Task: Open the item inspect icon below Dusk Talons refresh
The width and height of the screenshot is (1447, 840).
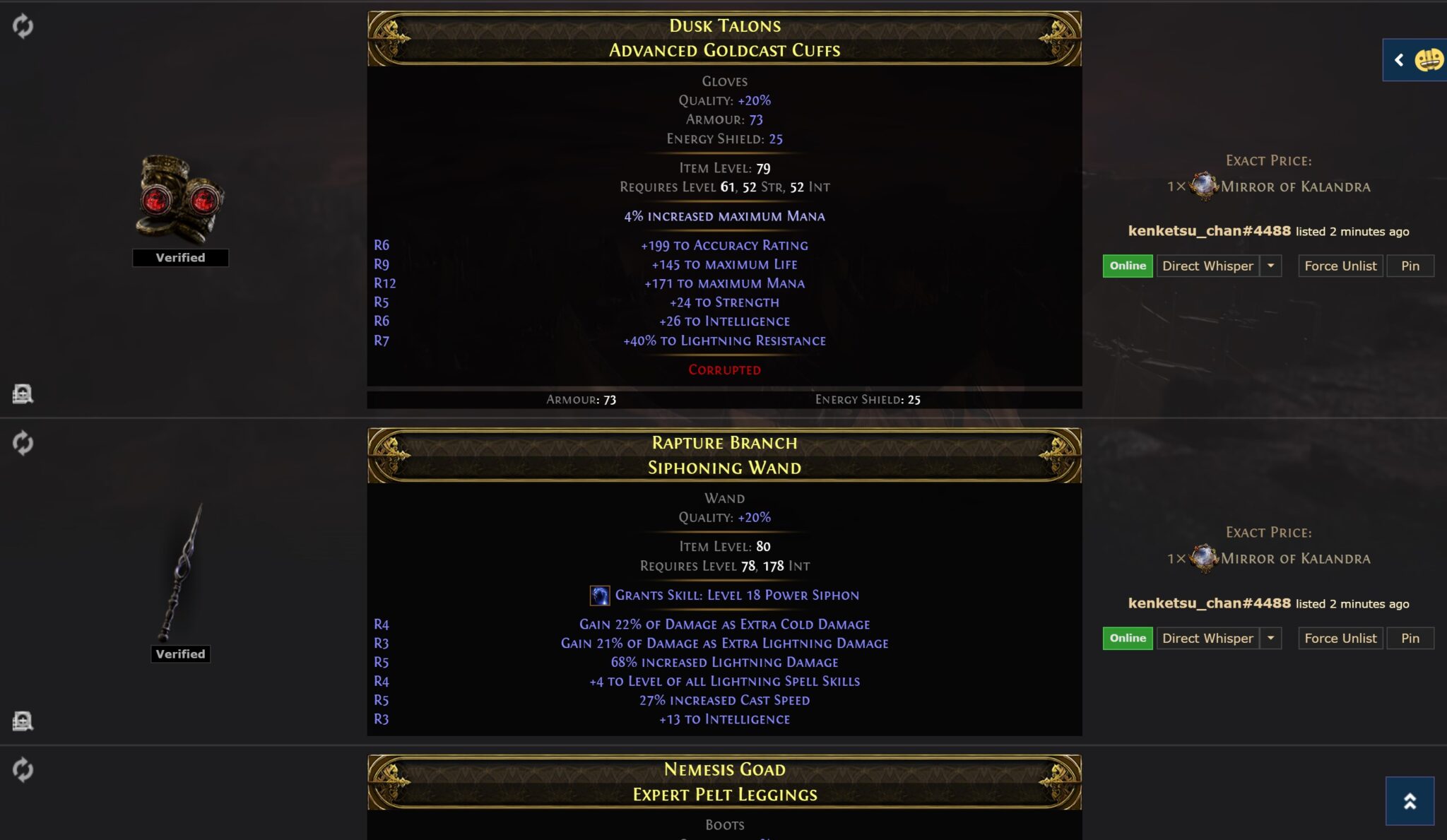Action: coord(23,394)
